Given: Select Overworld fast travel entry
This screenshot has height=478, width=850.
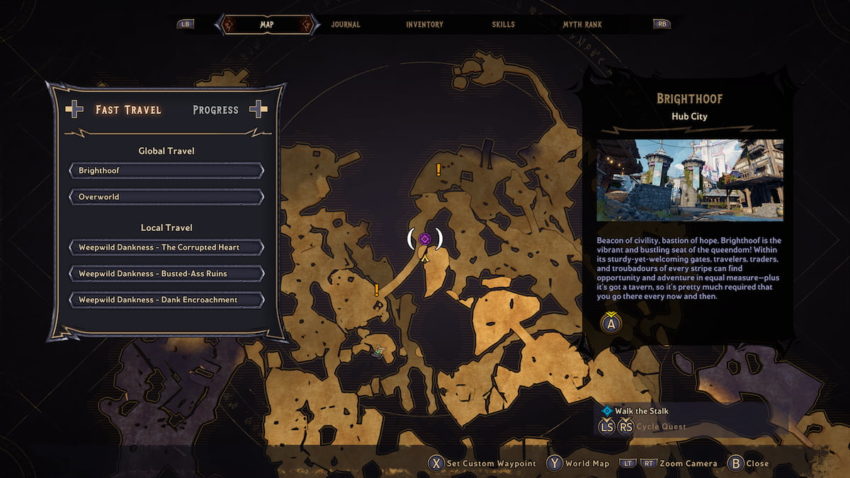Looking at the screenshot, I should pos(165,197).
